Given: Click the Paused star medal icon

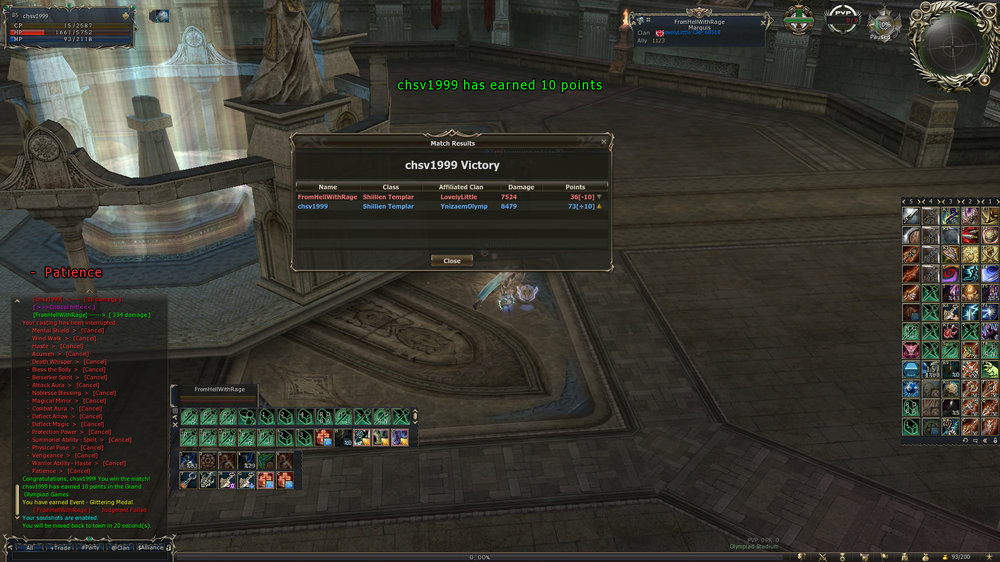Looking at the screenshot, I should (883, 23).
